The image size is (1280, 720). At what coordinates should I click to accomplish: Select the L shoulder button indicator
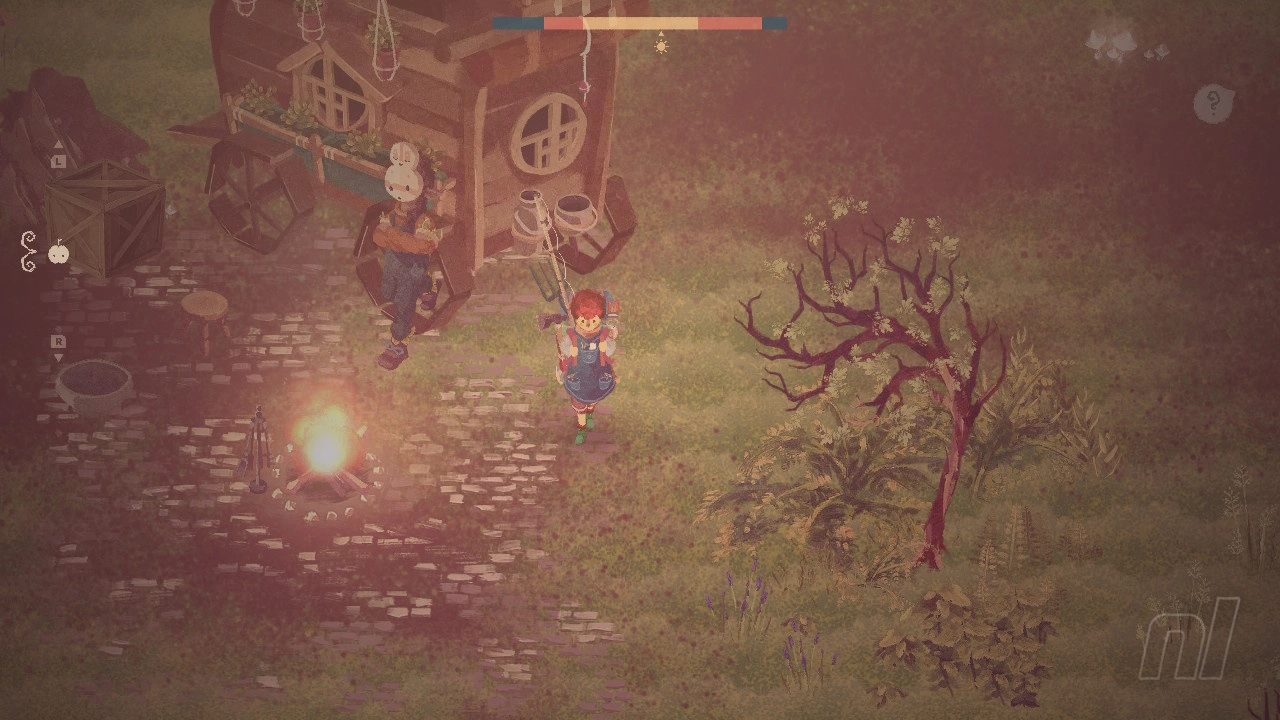[58, 161]
